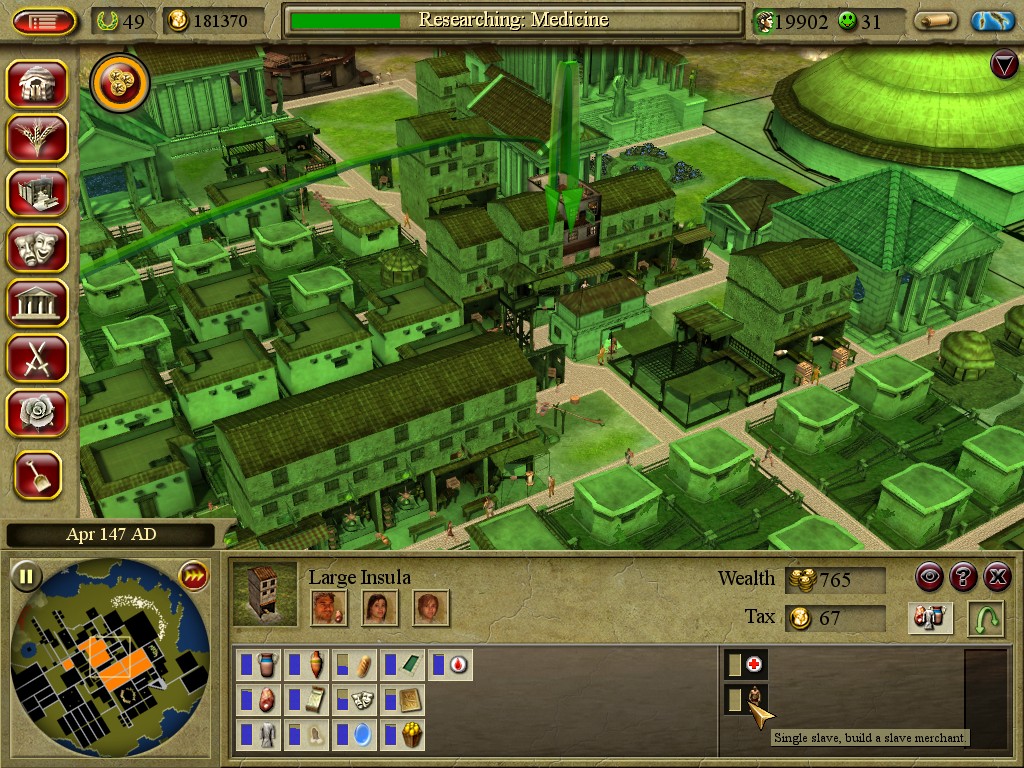Open the scroll button in top bar
The height and width of the screenshot is (768, 1024).
point(936,21)
